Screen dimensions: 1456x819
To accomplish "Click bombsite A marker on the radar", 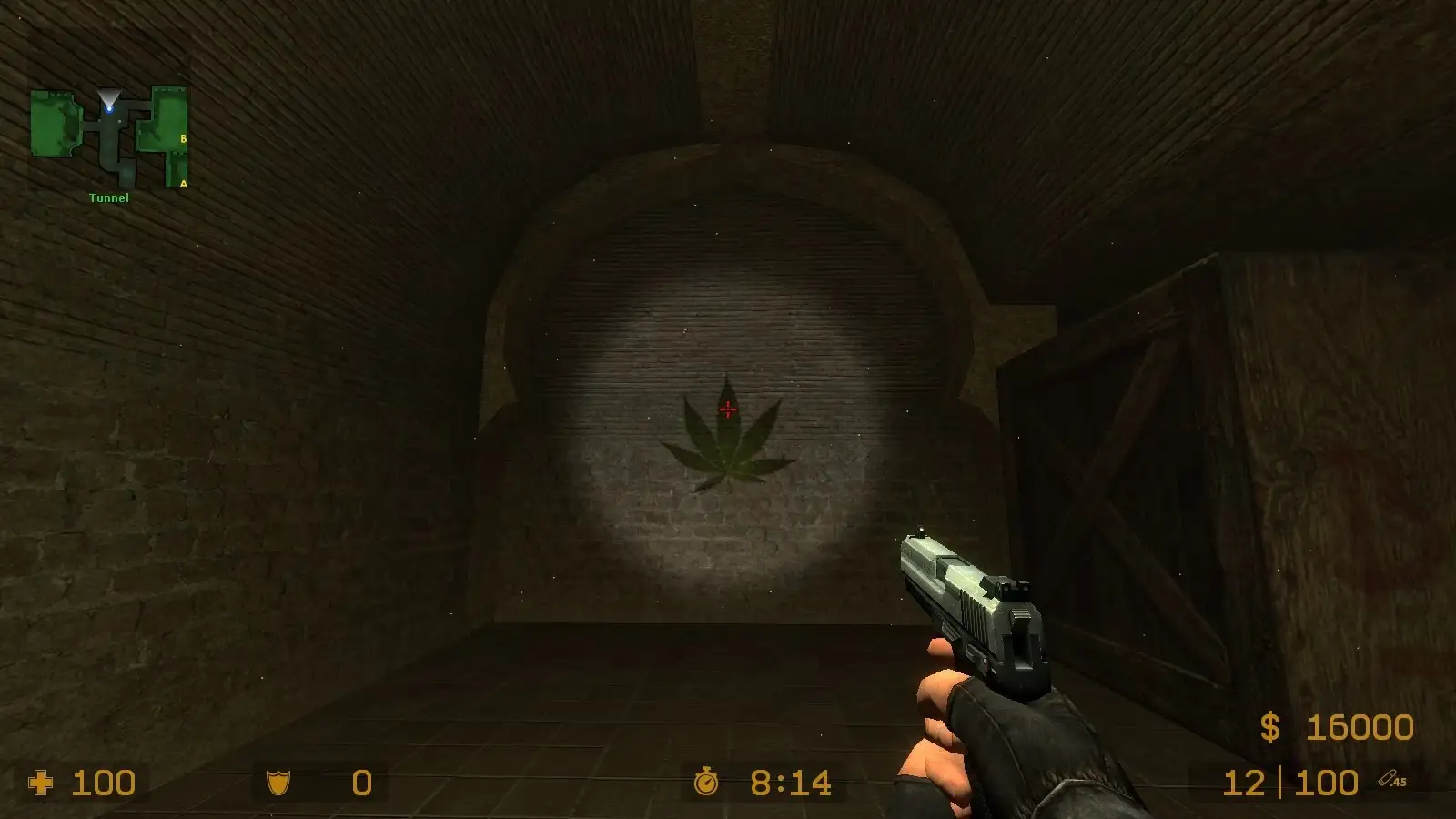I will tap(184, 183).
